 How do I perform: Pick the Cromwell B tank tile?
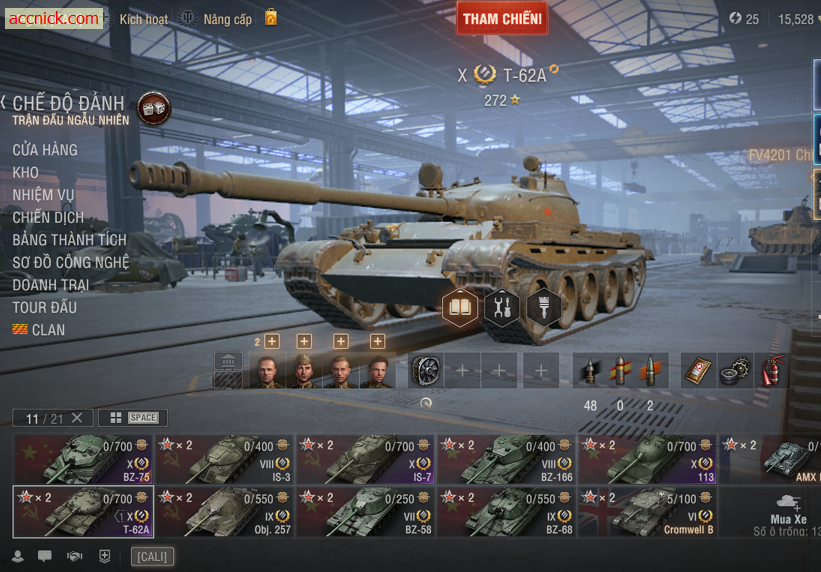coord(648,511)
